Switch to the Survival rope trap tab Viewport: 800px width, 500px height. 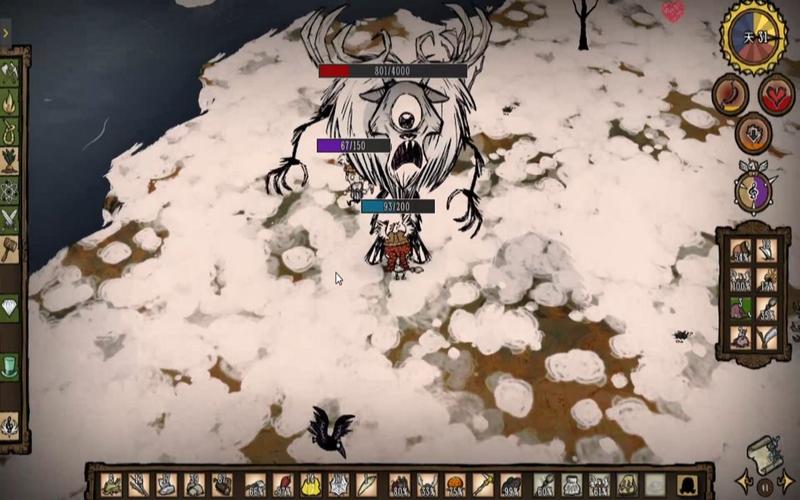[10, 131]
